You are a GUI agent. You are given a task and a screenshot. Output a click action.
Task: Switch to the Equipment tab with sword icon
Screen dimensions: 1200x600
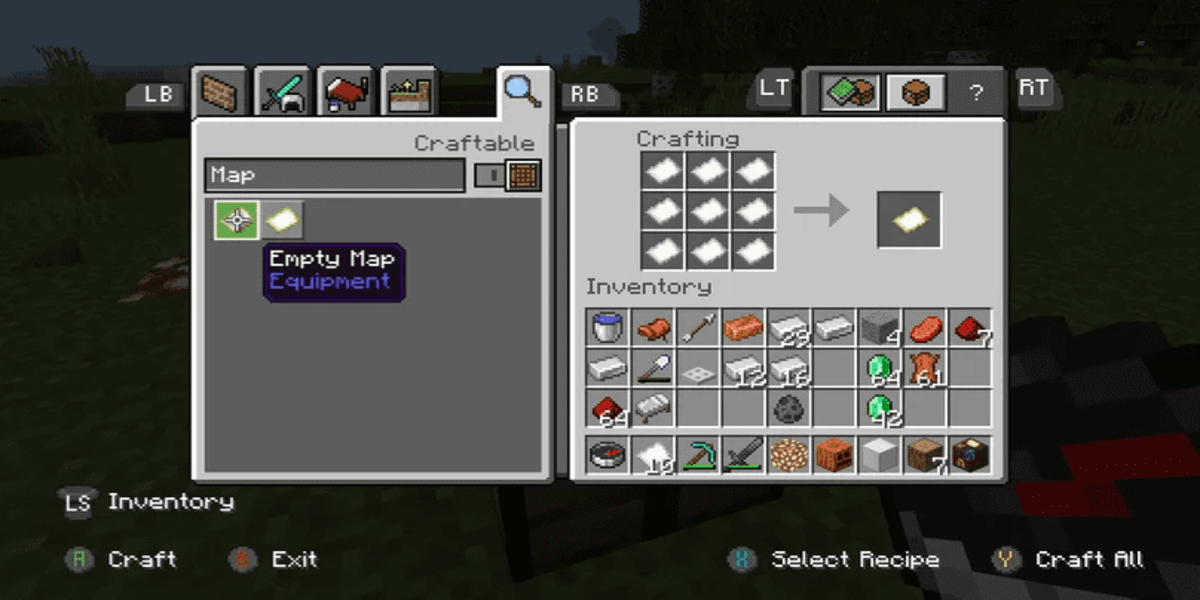(283, 94)
